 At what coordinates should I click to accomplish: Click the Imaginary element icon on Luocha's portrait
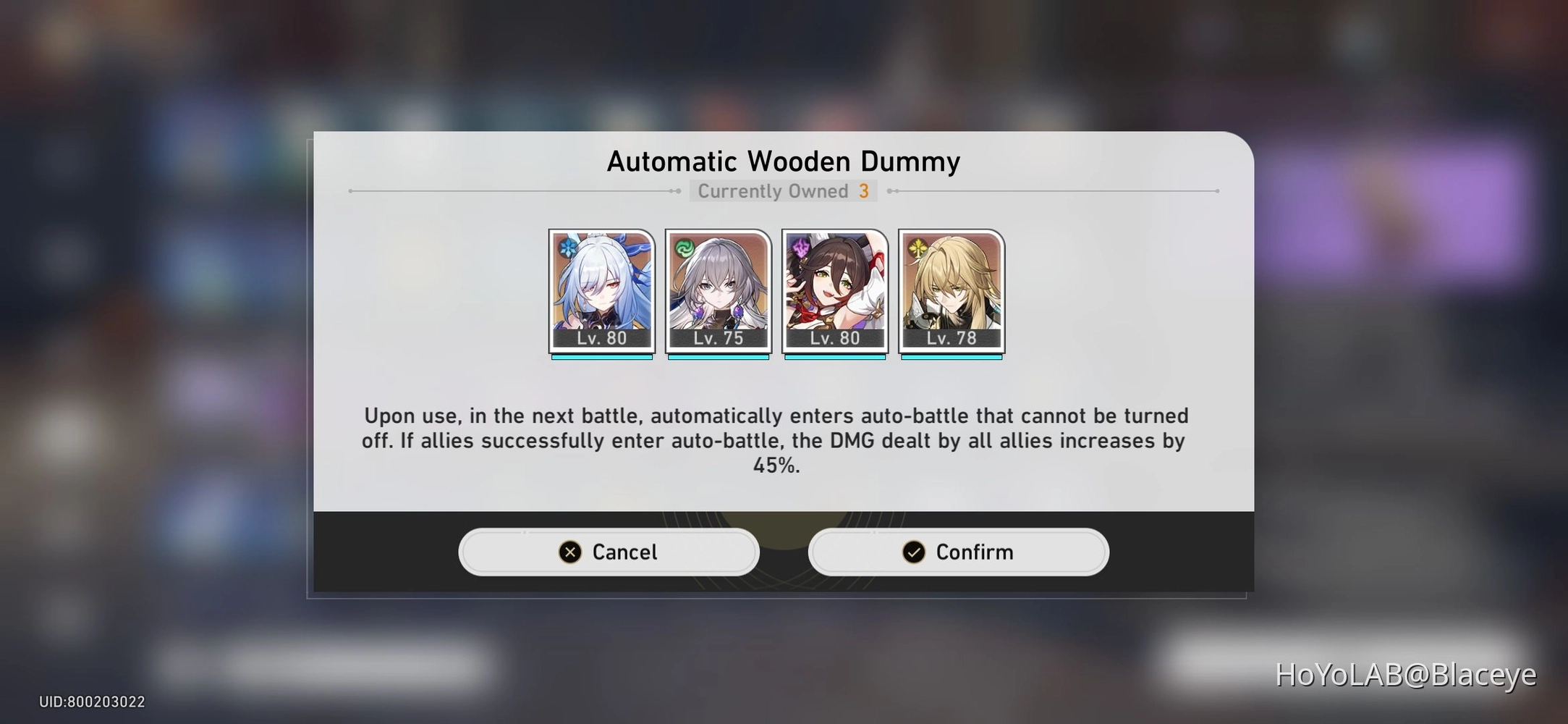pos(916,248)
